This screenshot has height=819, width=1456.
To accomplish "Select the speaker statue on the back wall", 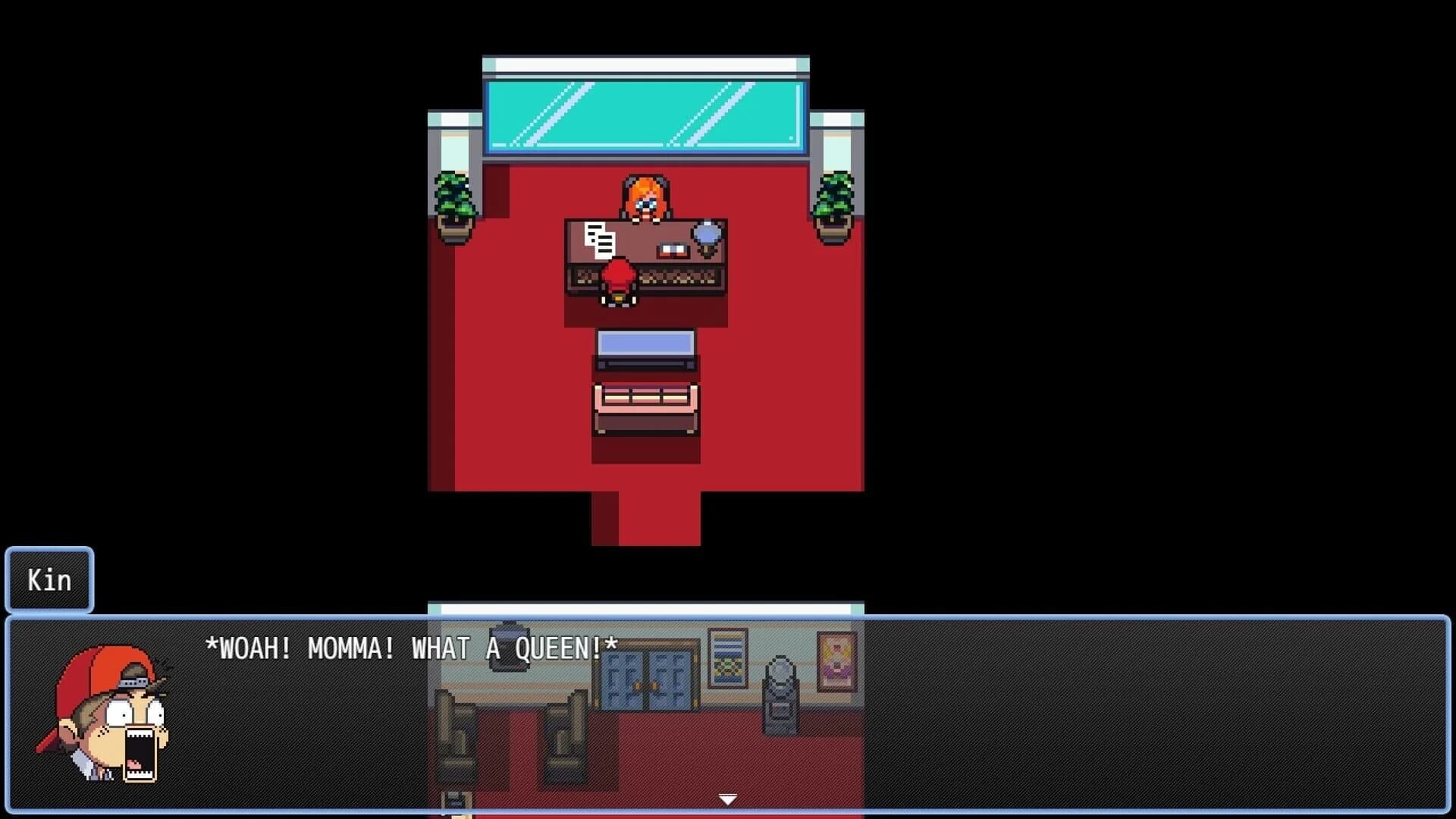I will click(x=780, y=694).
